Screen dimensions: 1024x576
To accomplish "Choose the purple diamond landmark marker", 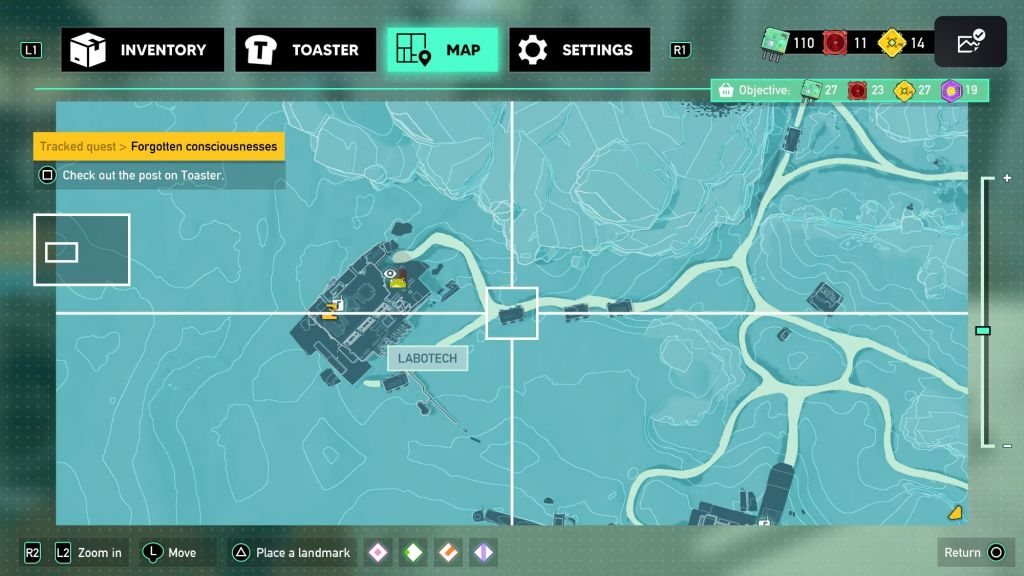I will coord(483,553).
